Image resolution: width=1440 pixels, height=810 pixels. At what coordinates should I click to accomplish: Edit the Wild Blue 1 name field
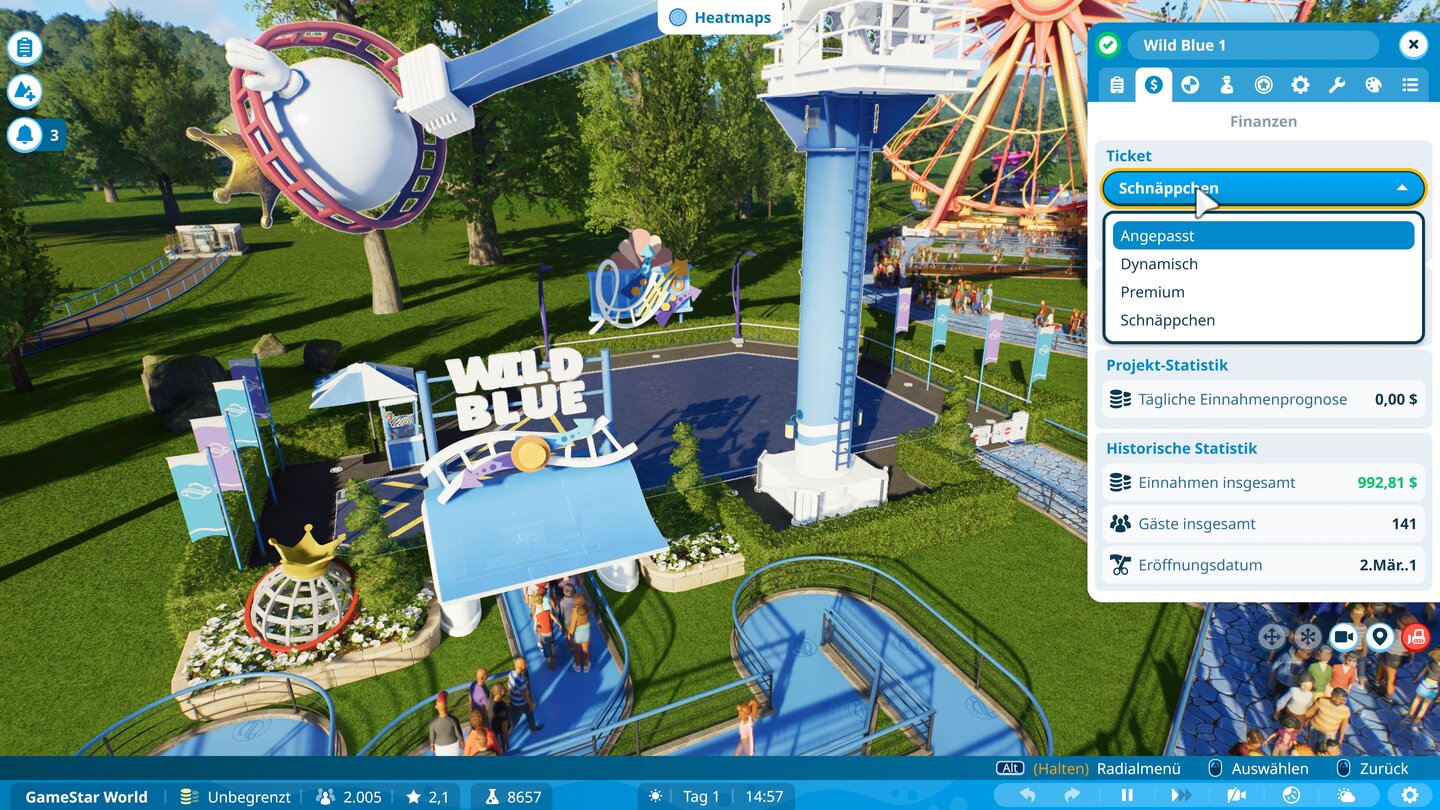1252,44
